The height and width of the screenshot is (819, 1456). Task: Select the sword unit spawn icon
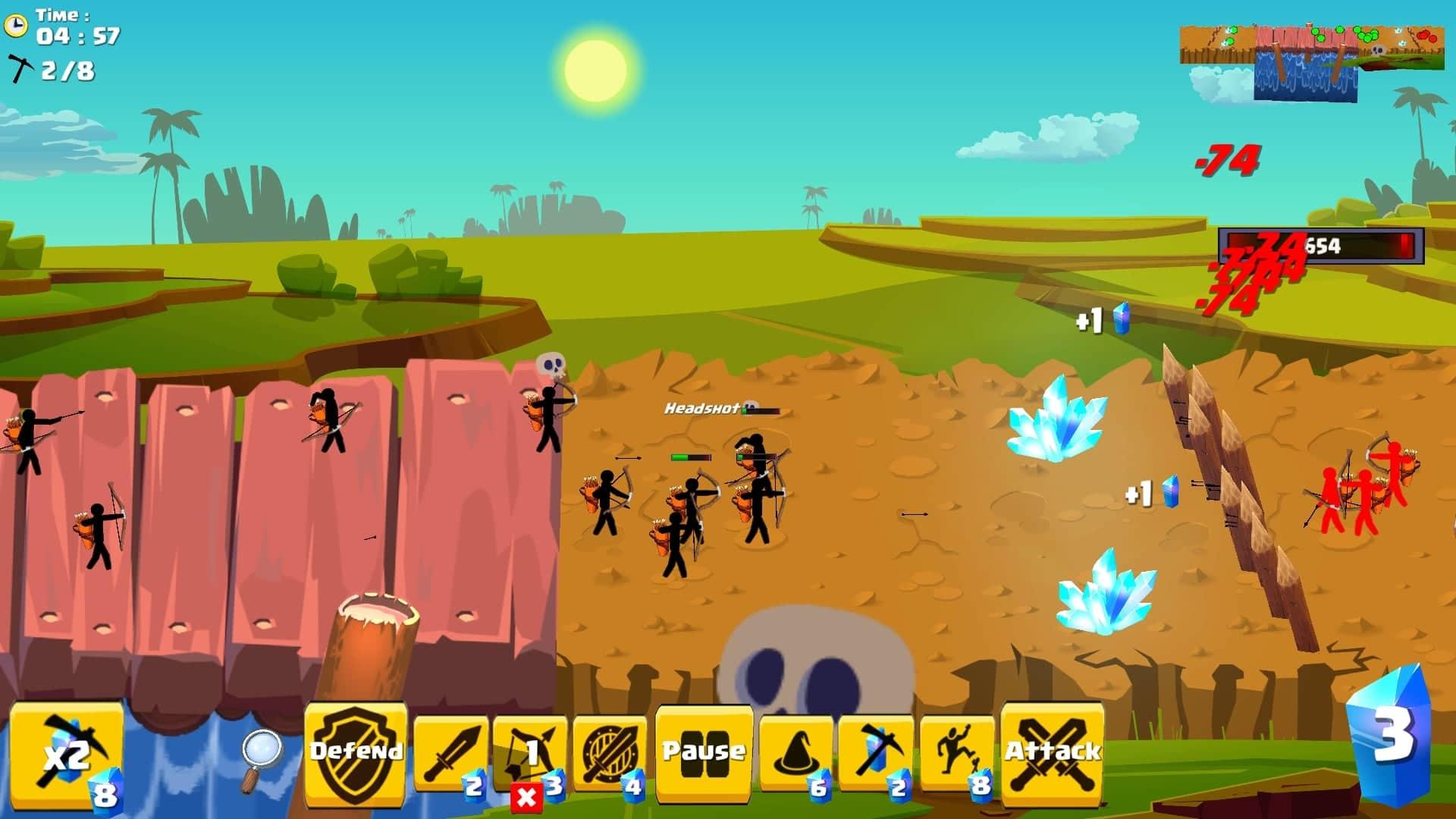[x=451, y=751]
